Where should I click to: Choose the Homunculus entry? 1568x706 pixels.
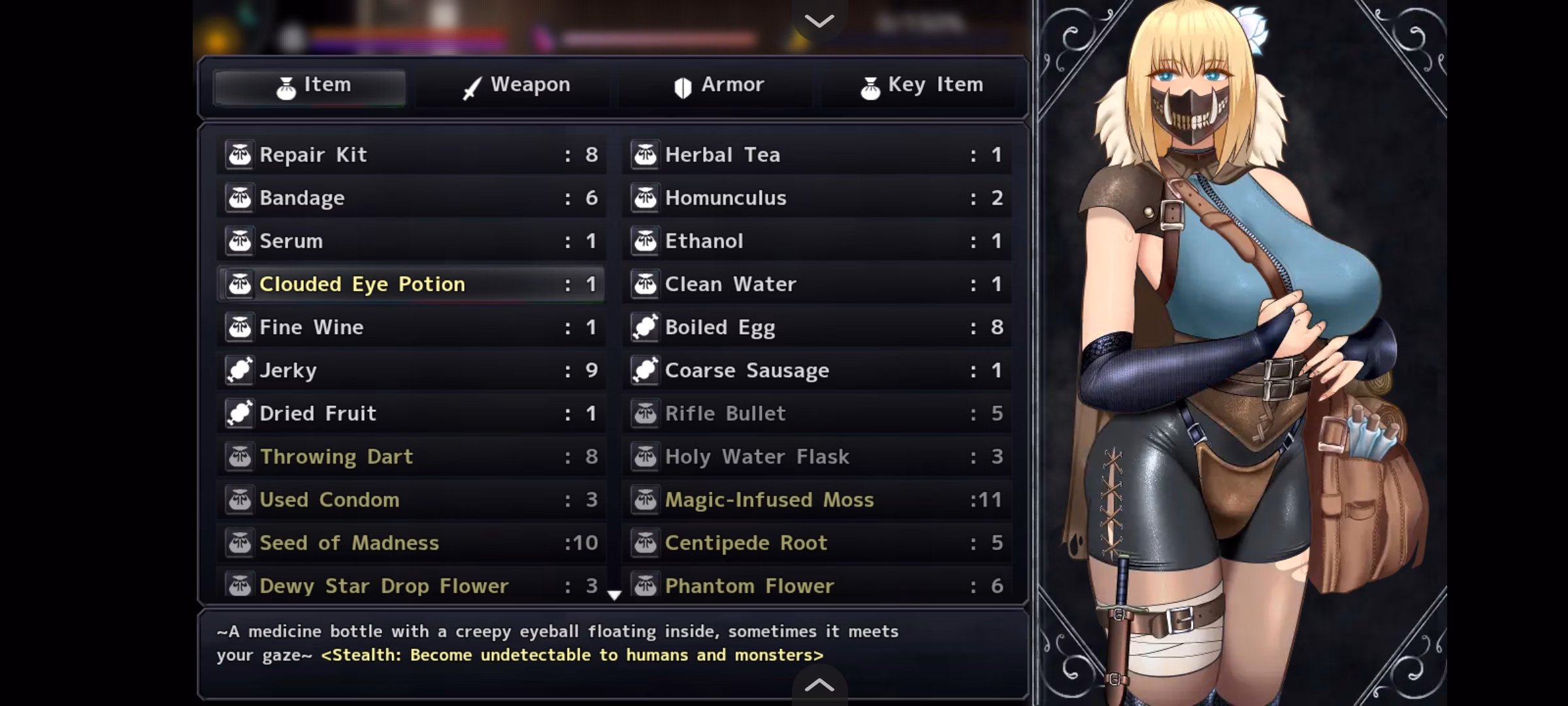click(x=817, y=198)
